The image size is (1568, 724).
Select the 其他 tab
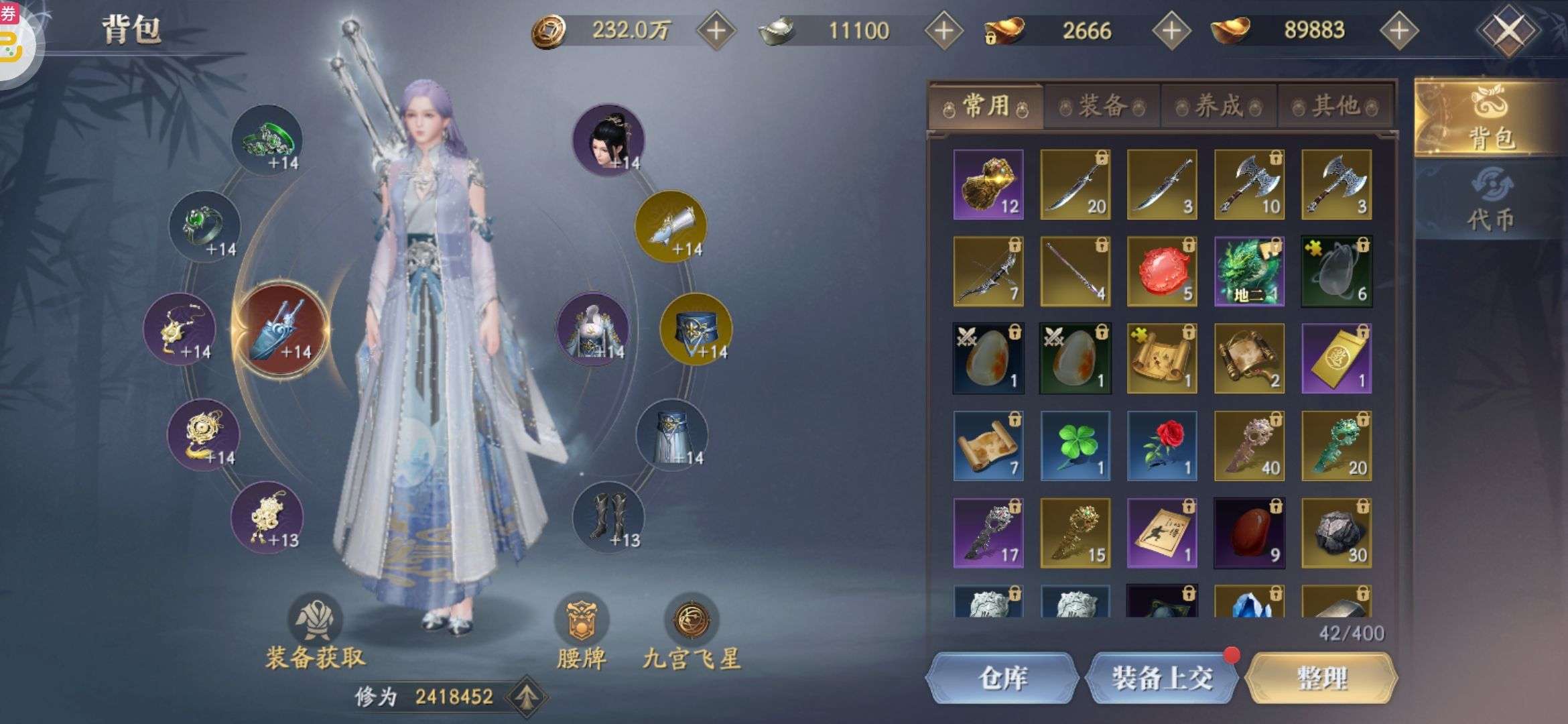[x=1335, y=106]
